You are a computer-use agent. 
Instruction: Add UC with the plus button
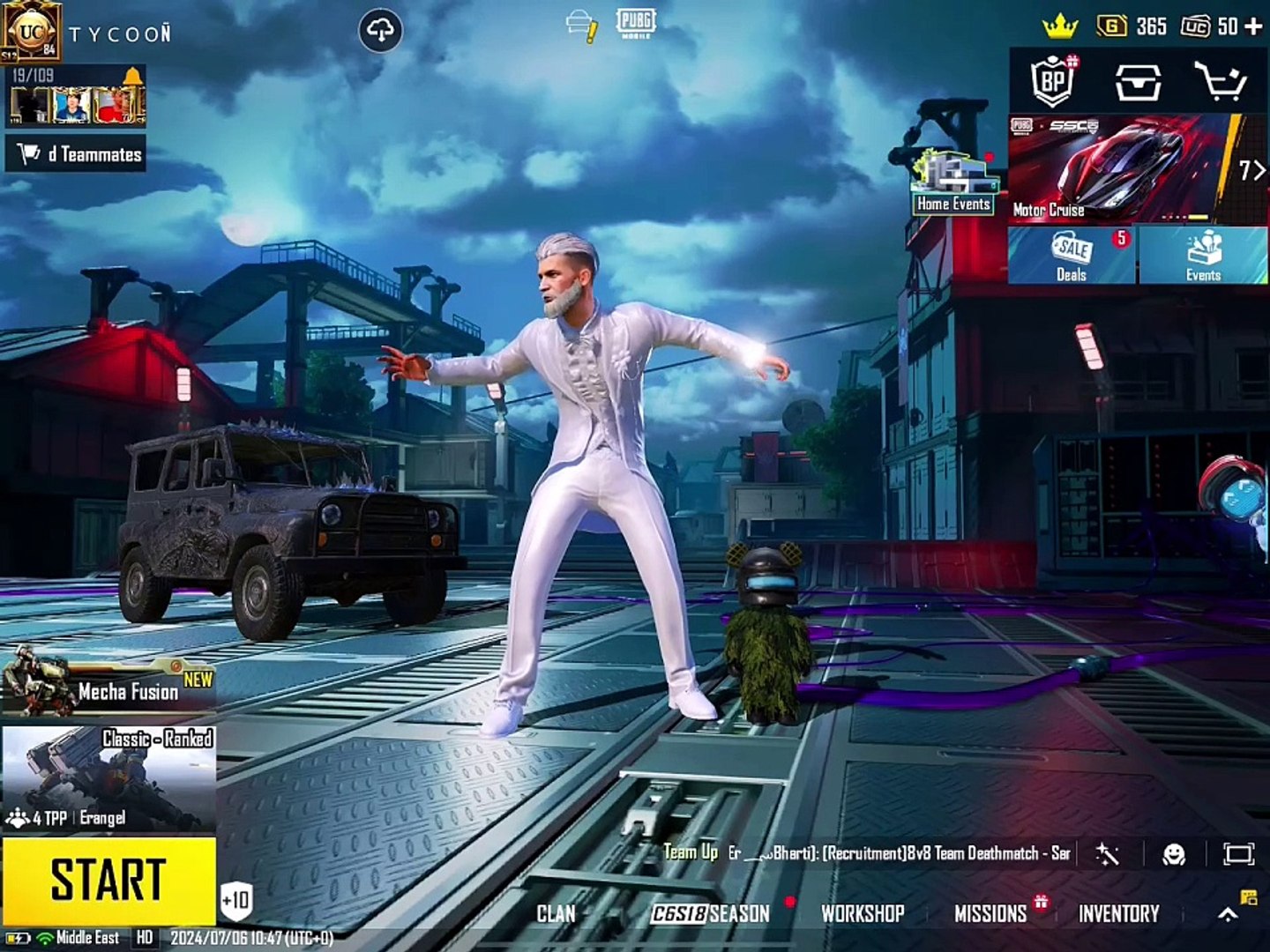click(x=1253, y=26)
